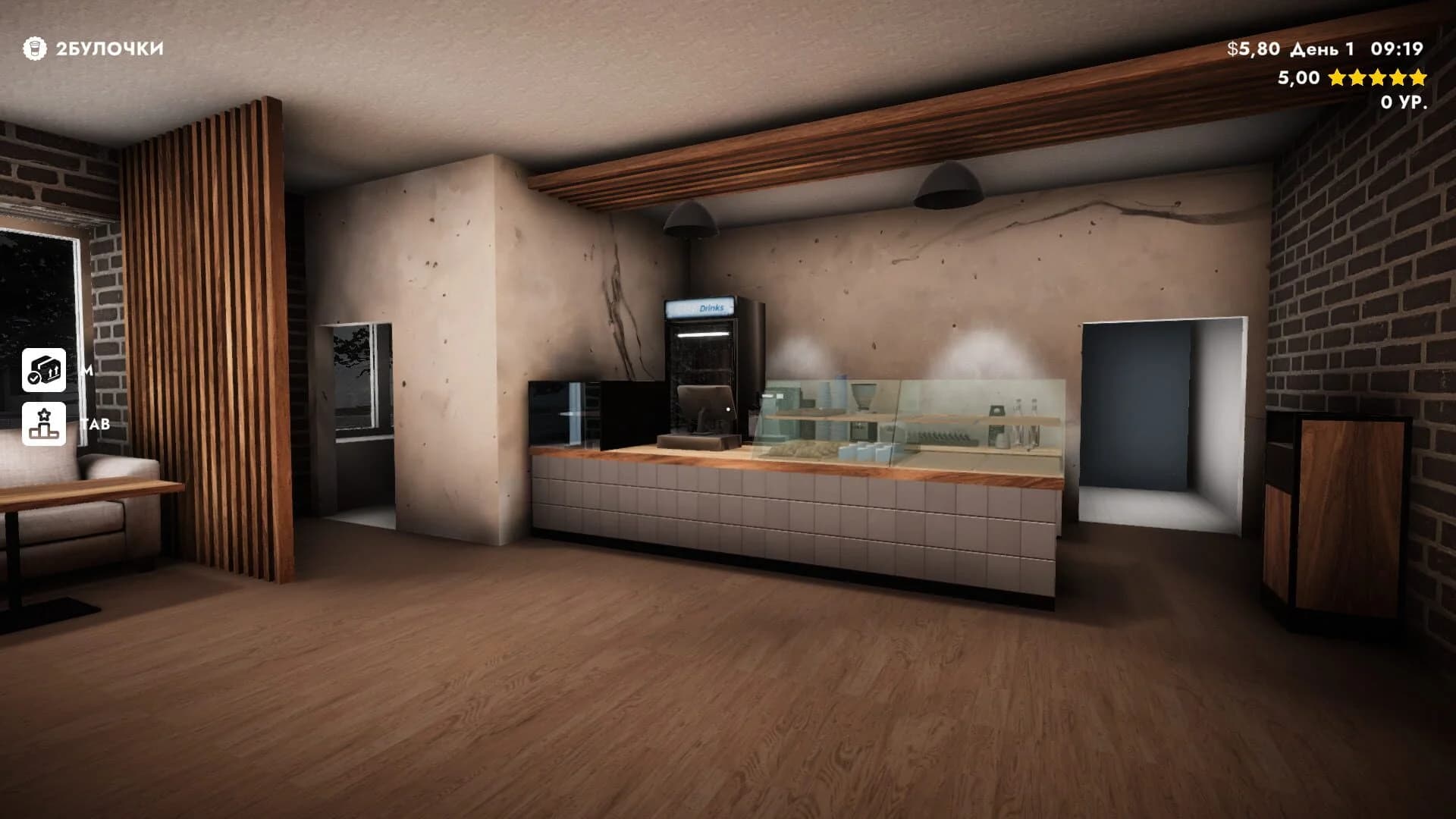Click the 09:19 clock display
Image resolution: width=1456 pixels, height=819 pixels.
1398,49
